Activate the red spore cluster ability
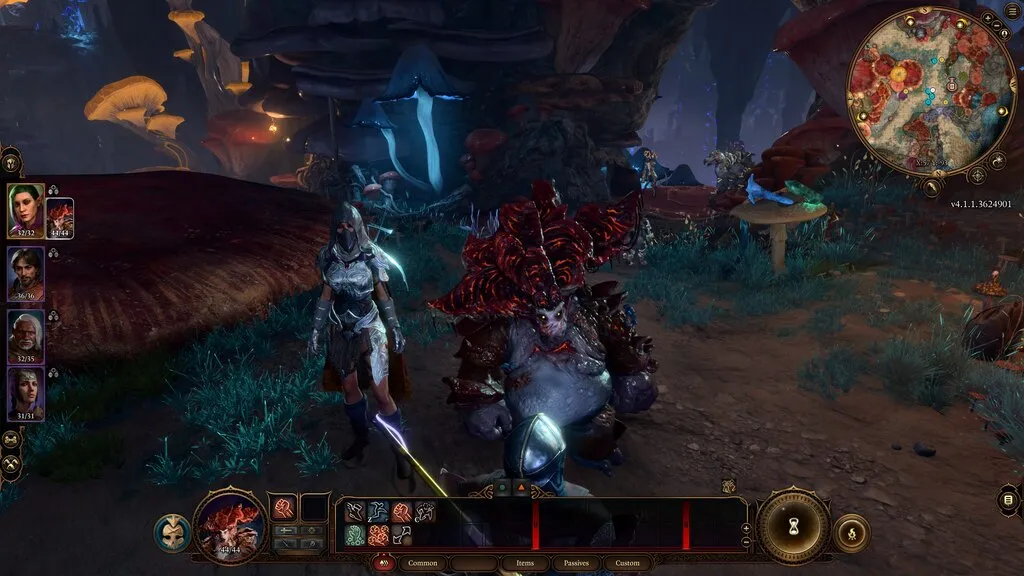Screen dimensions: 1024x576 378,535
